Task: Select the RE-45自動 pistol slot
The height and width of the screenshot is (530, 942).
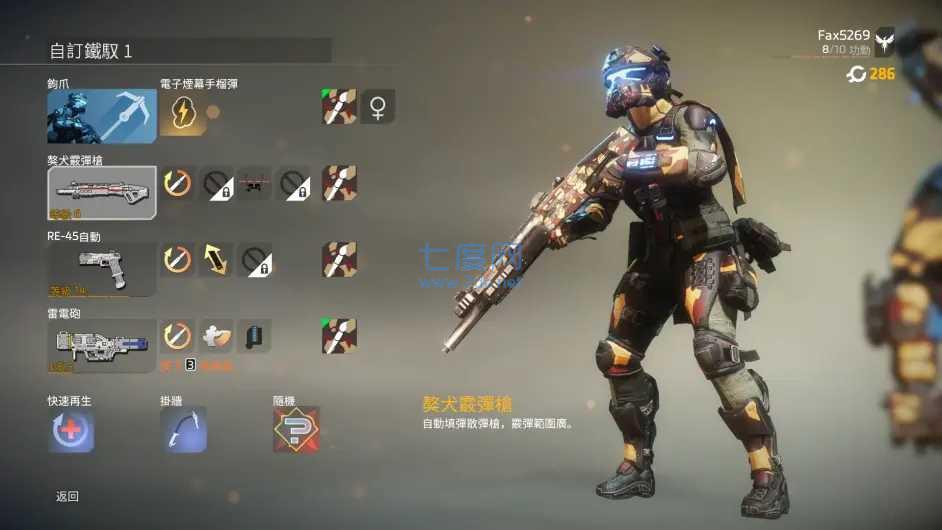Action: click(102, 269)
